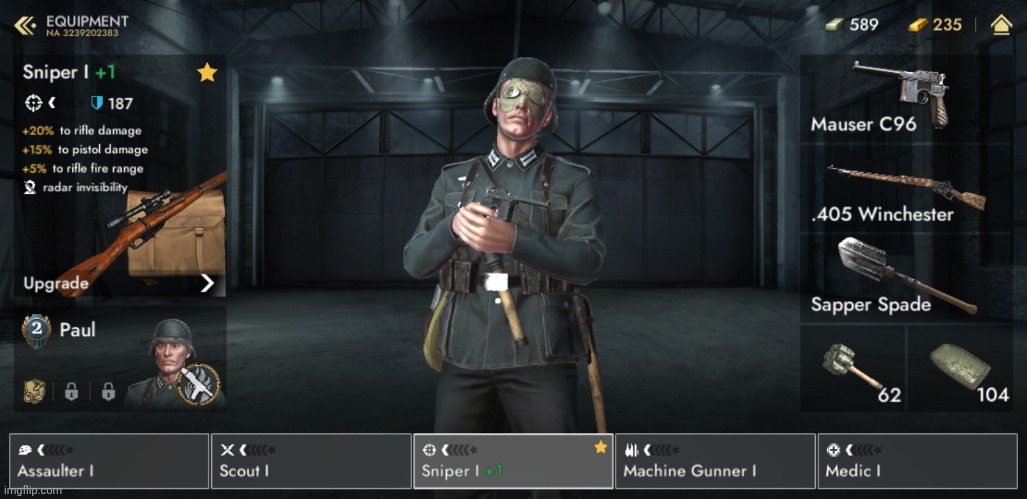Switch to the Scout I class
The width and height of the screenshot is (1027, 499).
click(311, 461)
